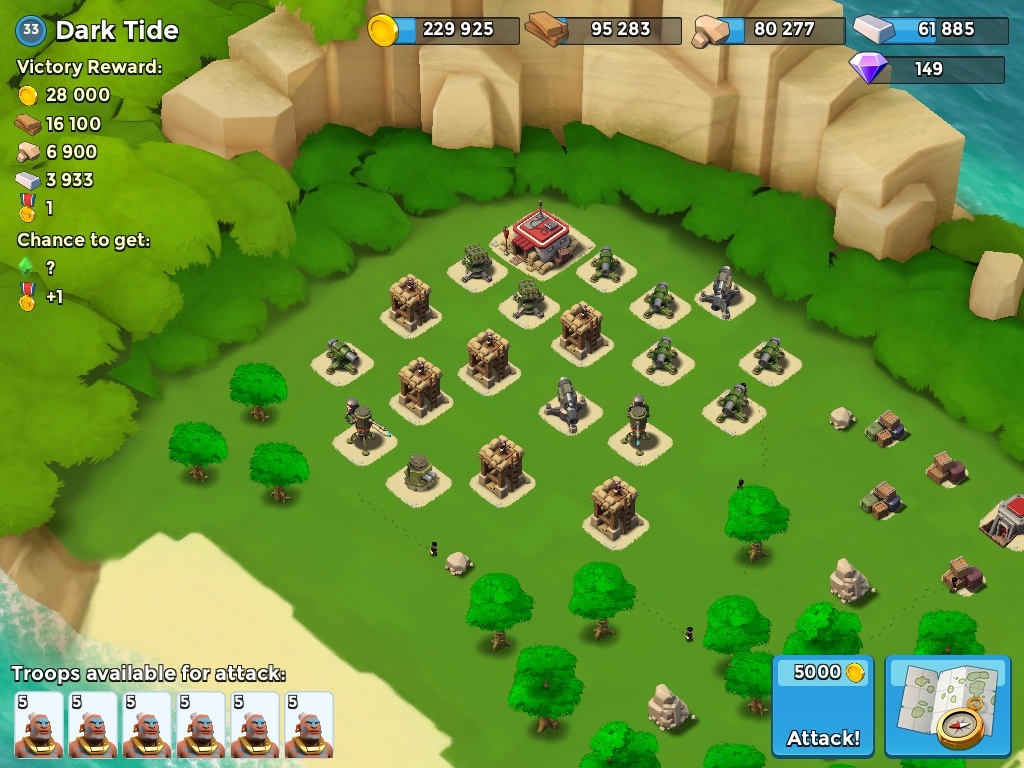The width and height of the screenshot is (1024, 768).
Task: Open the map with the compass button
Action: 947,707
